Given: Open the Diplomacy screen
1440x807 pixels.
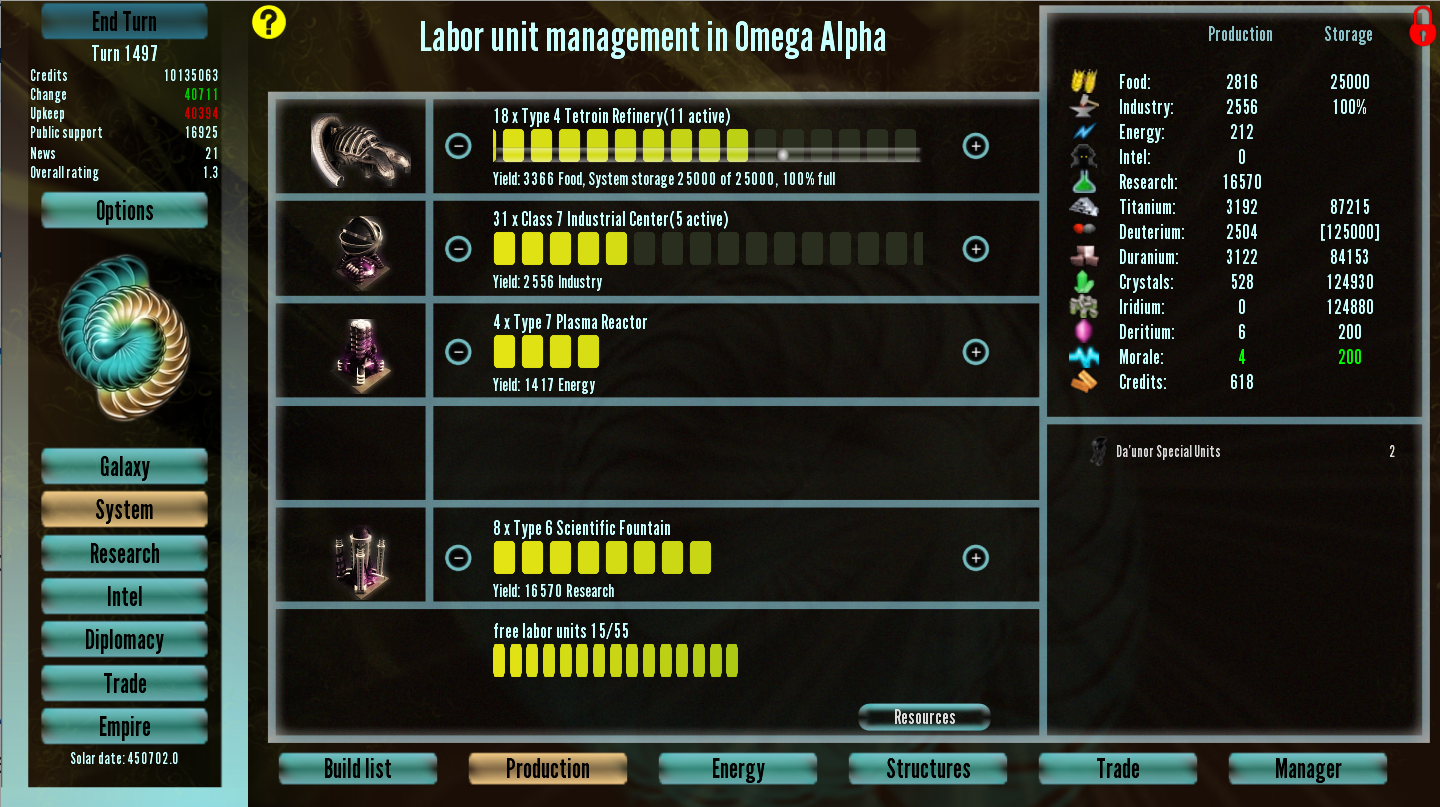Looking at the screenshot, I should pyautogui.click(x=124, y=640).
